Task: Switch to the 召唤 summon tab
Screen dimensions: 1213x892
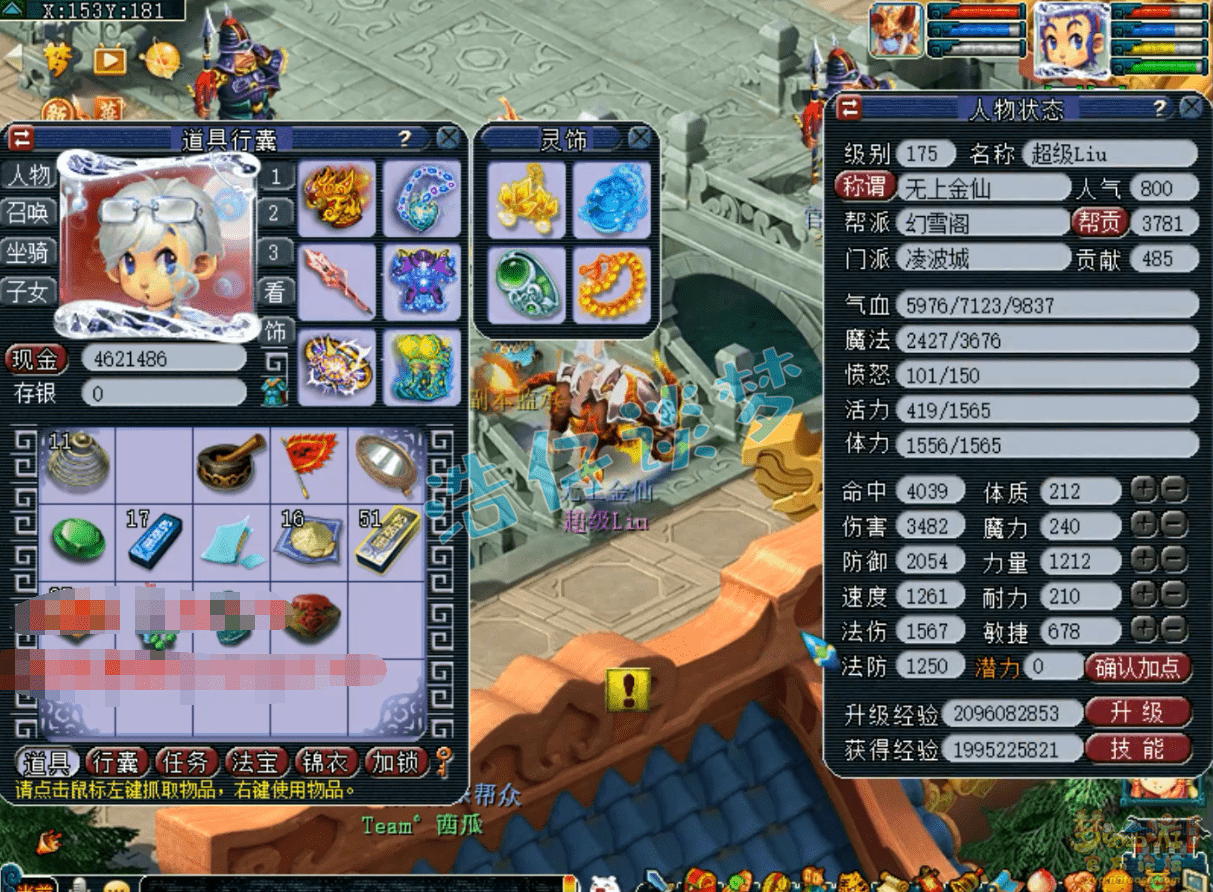Action: 29,212
